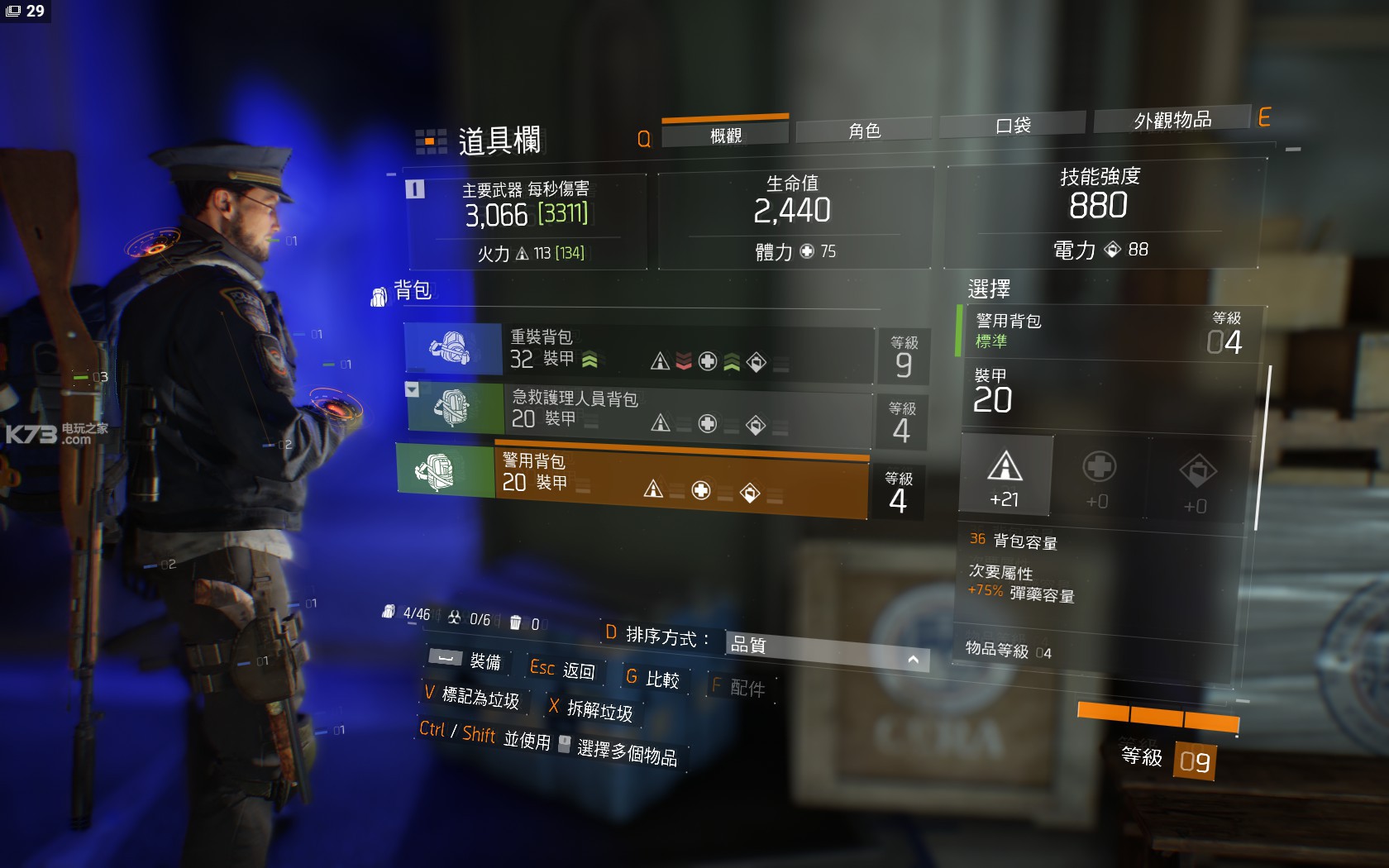Open the 角色 character tab

pyautogui.click(x=864, y=131)
